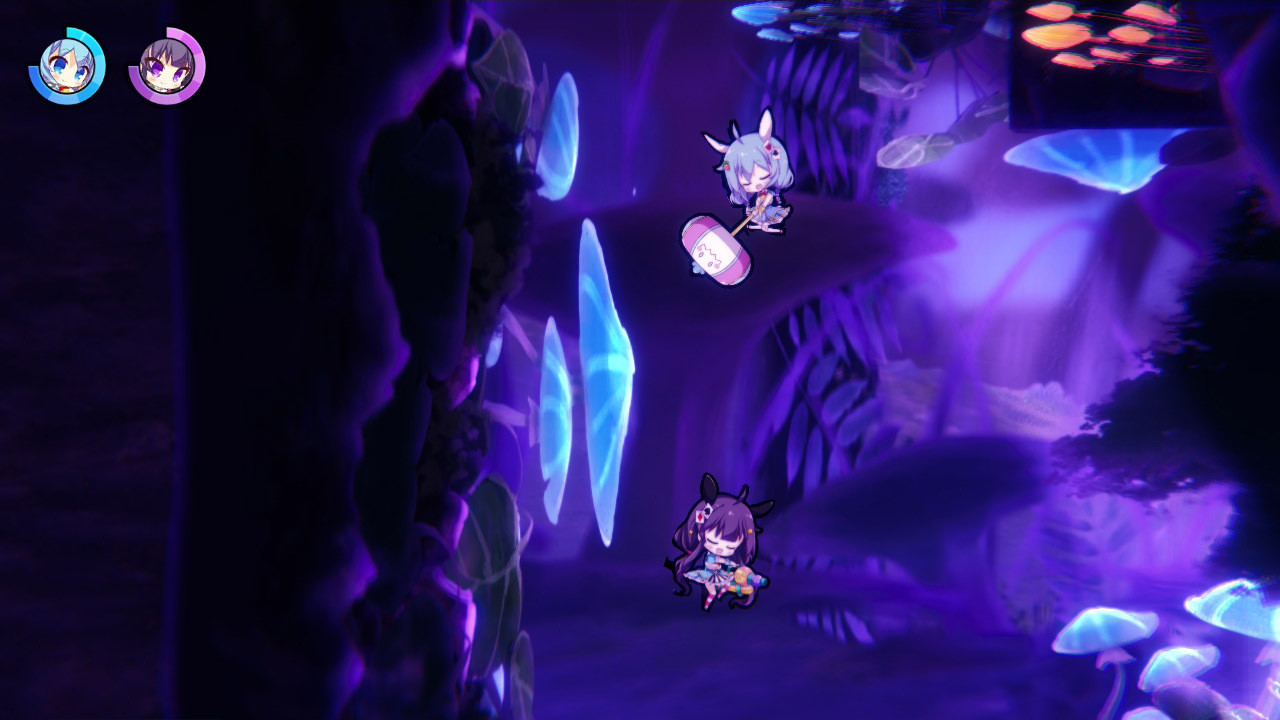Image resolution: width=1280 pixels, height=720 pixels.
Task: Select the floating blue-haired bunny character
Action: (x=755, y=190)
